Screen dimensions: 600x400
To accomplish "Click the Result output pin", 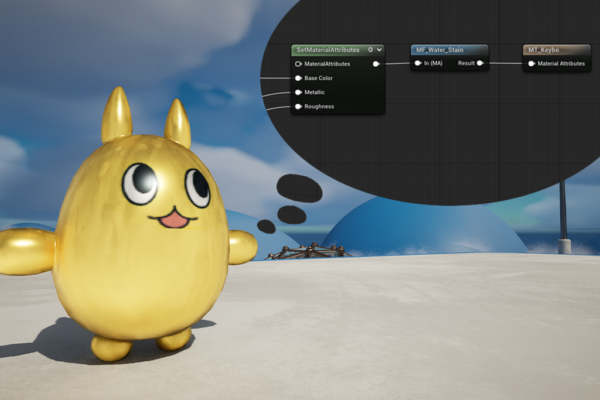I will 481,63.
